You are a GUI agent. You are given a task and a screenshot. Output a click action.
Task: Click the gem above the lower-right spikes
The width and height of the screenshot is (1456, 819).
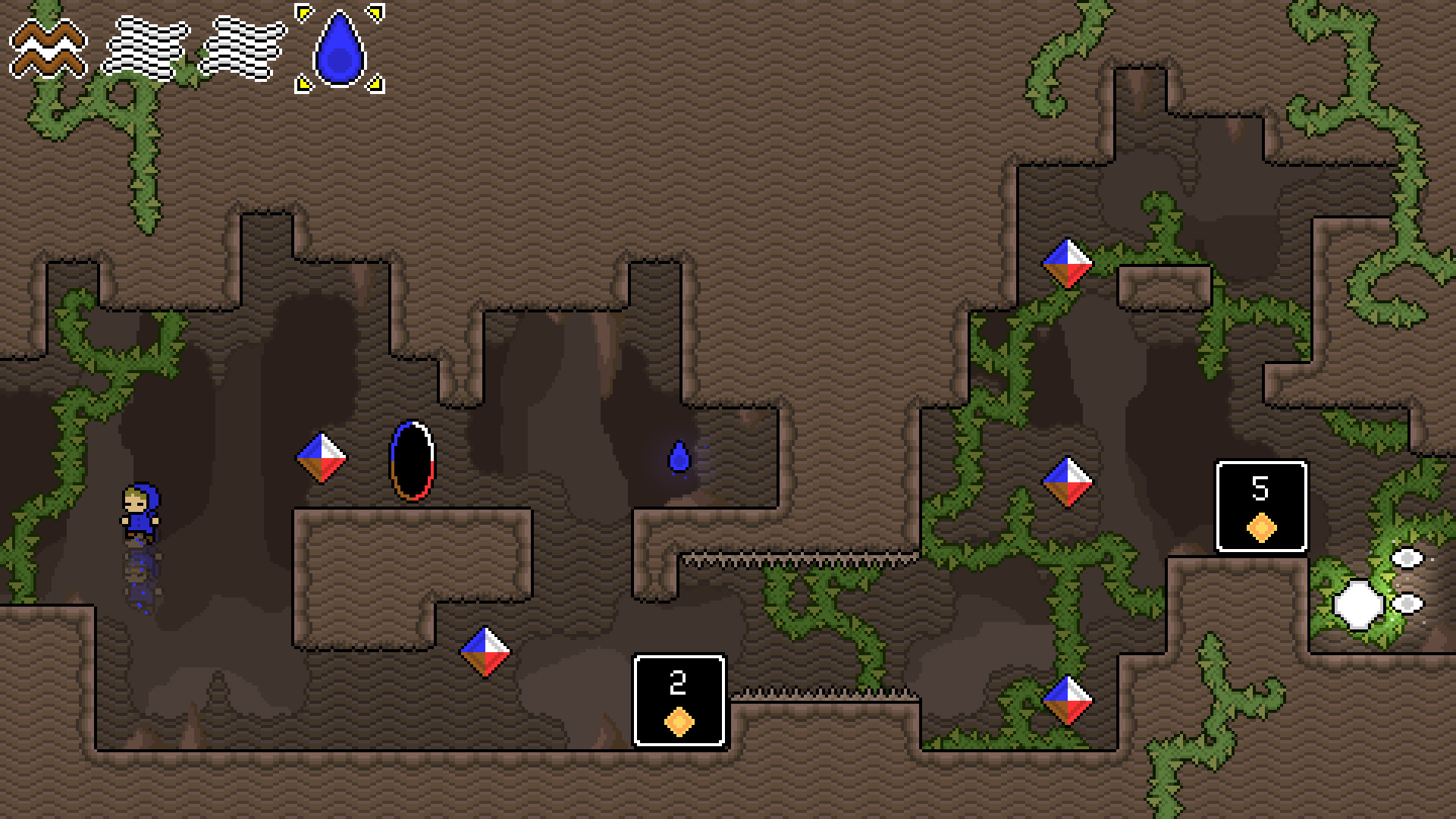pos(1068,701)
